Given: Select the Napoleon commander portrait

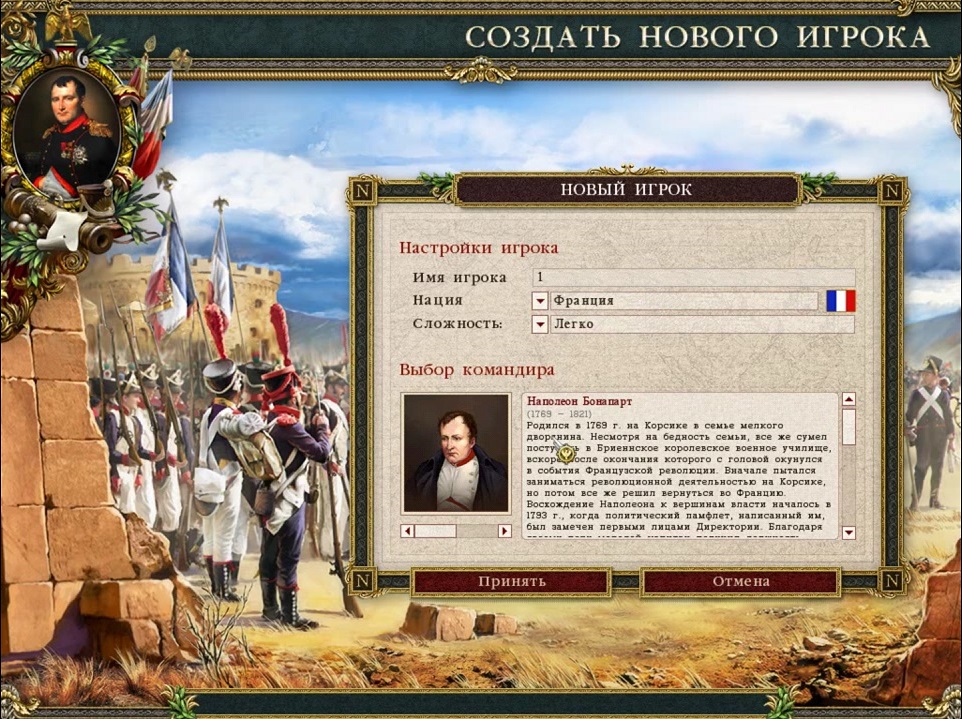Looking at the screenshot, I should tap(455, 453).
